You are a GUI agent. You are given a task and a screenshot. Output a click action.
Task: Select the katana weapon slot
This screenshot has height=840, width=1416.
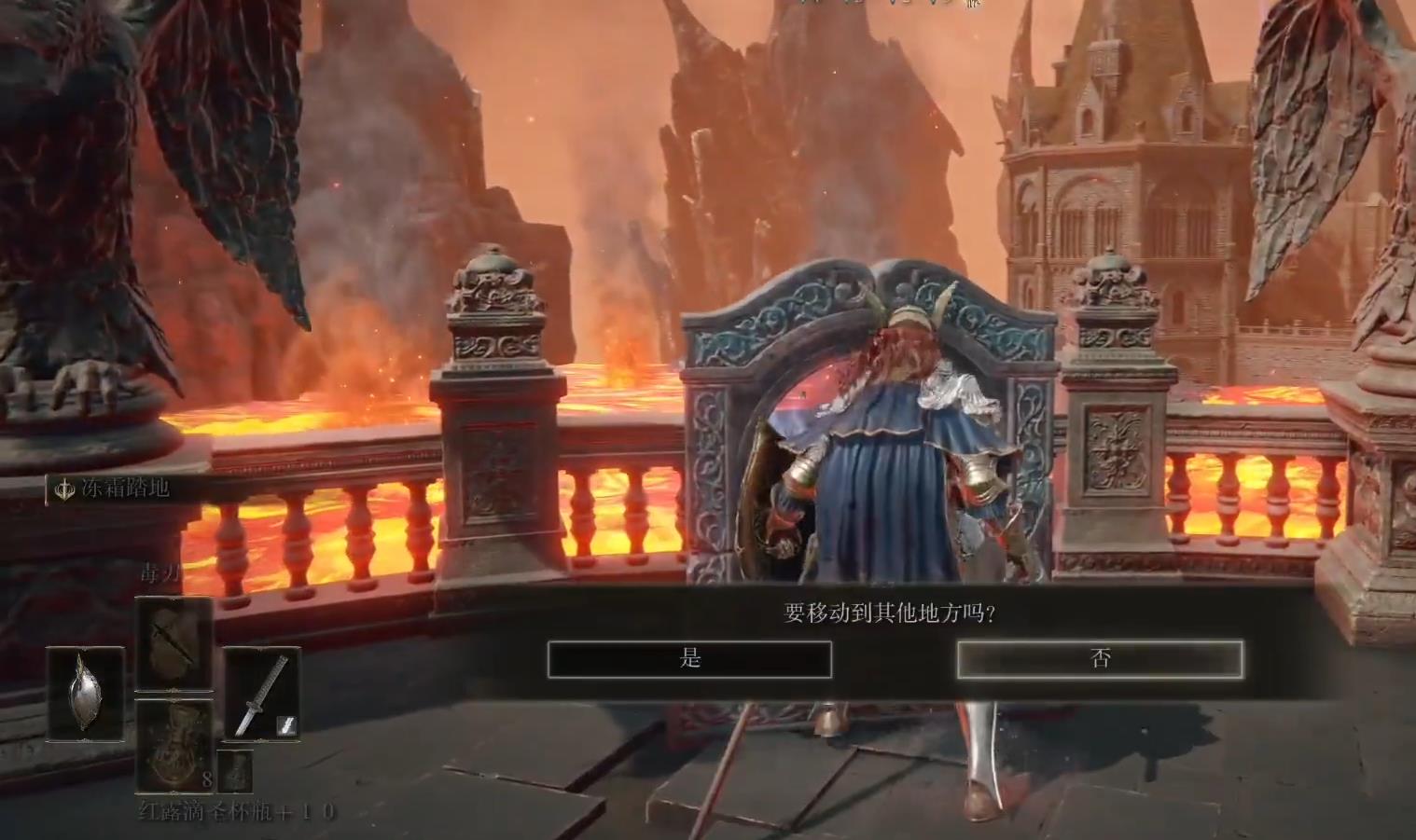pyautogui.click(x=261, y=695)
